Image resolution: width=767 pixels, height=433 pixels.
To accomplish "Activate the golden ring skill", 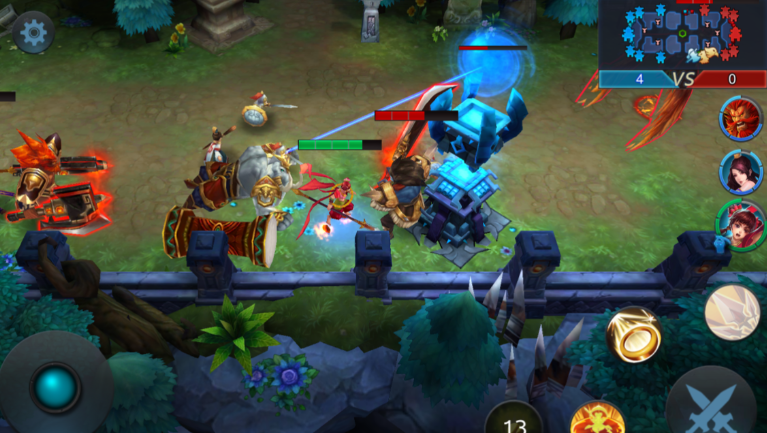I will point(633,336).
